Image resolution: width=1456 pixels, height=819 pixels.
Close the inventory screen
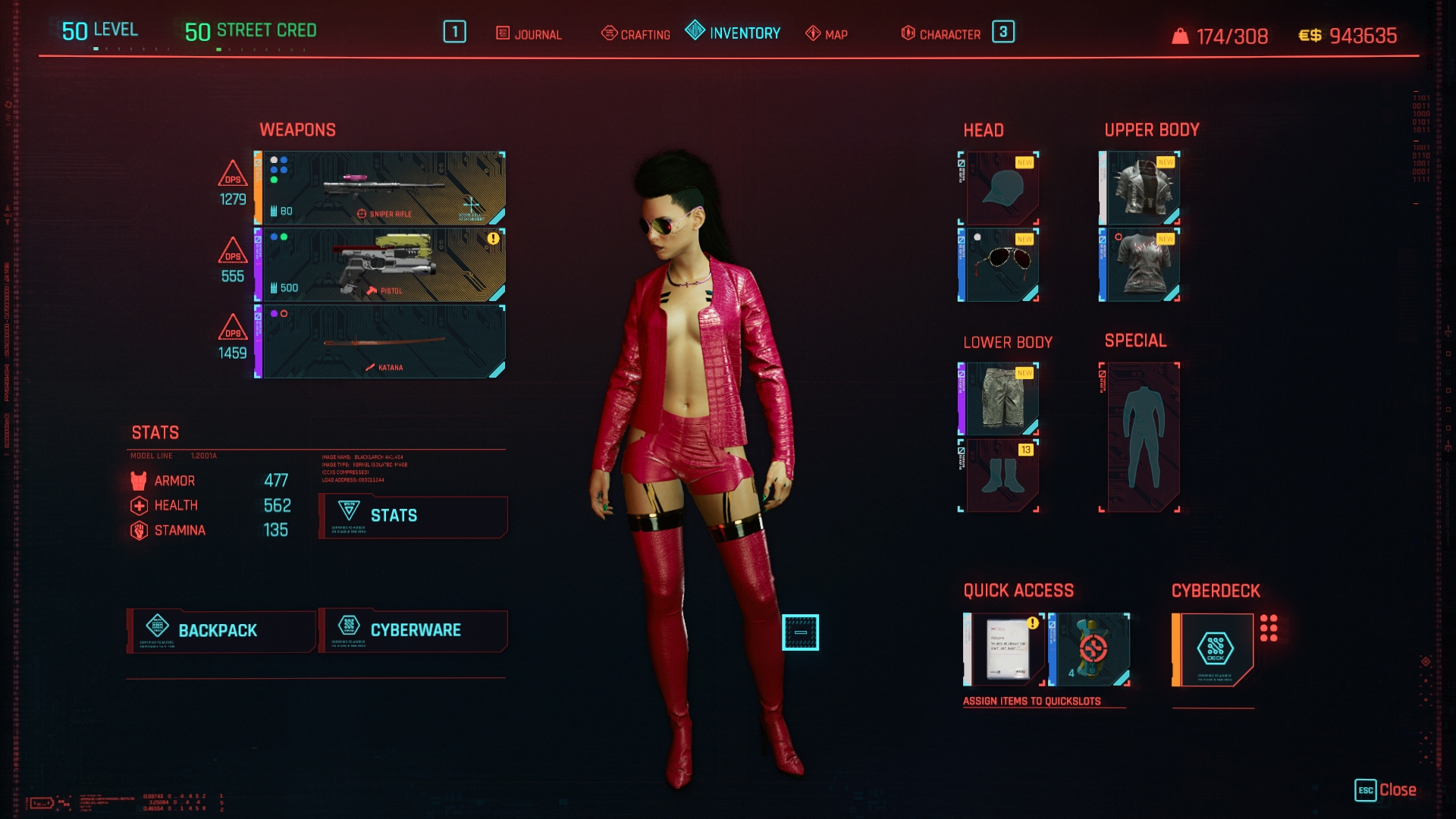pyautogui.click(x=1385, y=790)
